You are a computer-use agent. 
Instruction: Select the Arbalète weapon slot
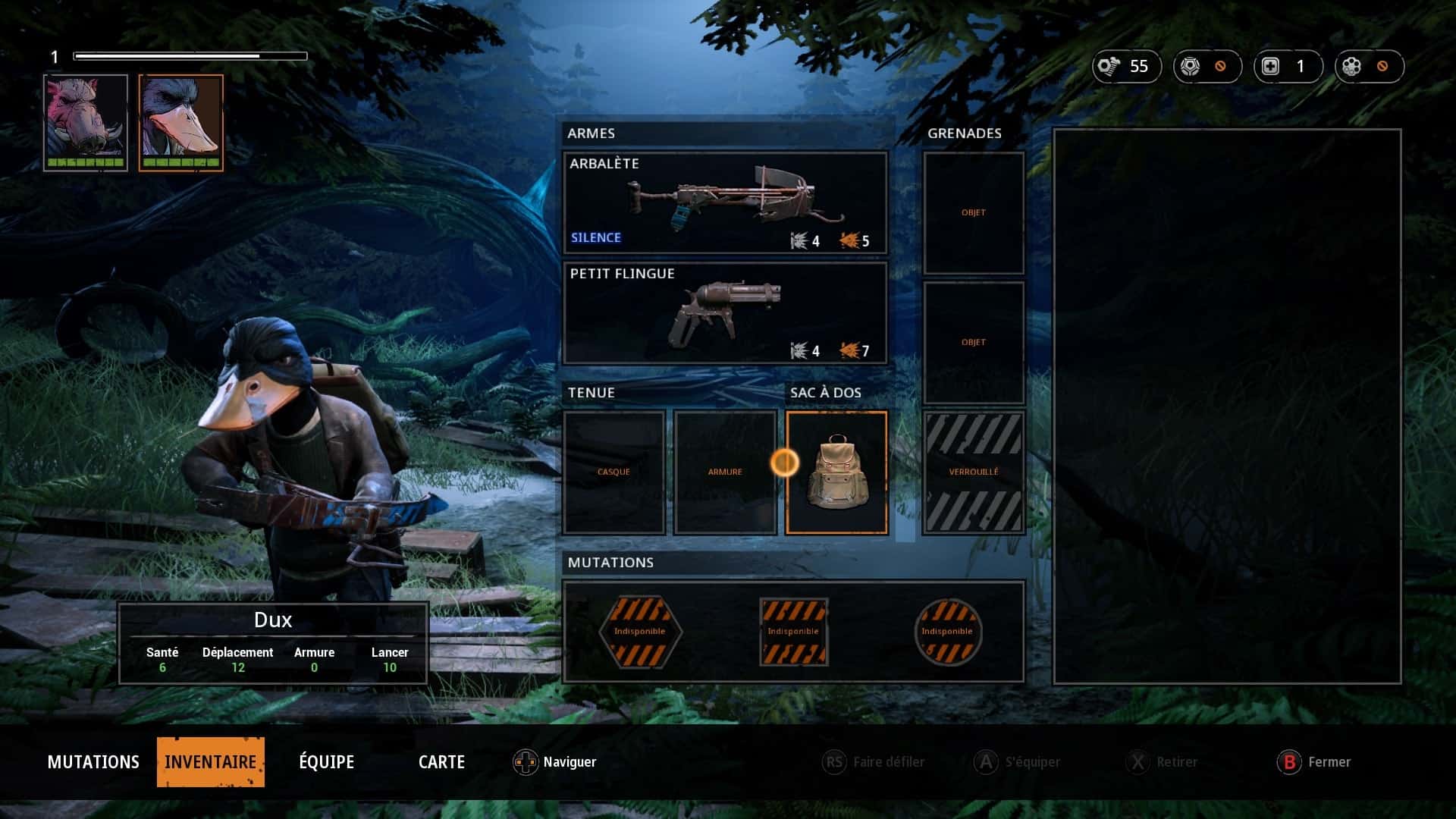coord(724,202)
